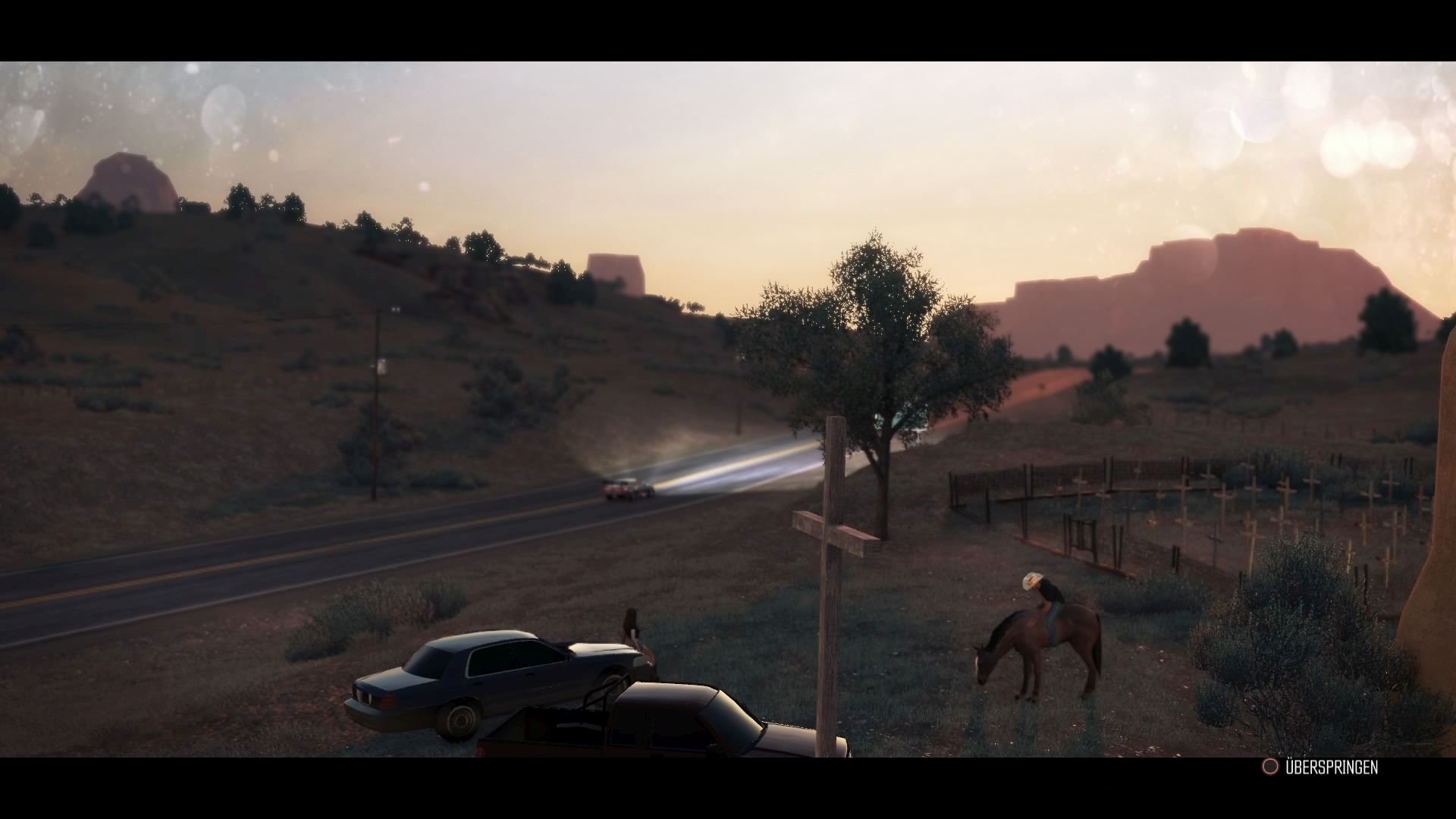
Task: Select the wooden cross landmark
Action: (834, 531)
